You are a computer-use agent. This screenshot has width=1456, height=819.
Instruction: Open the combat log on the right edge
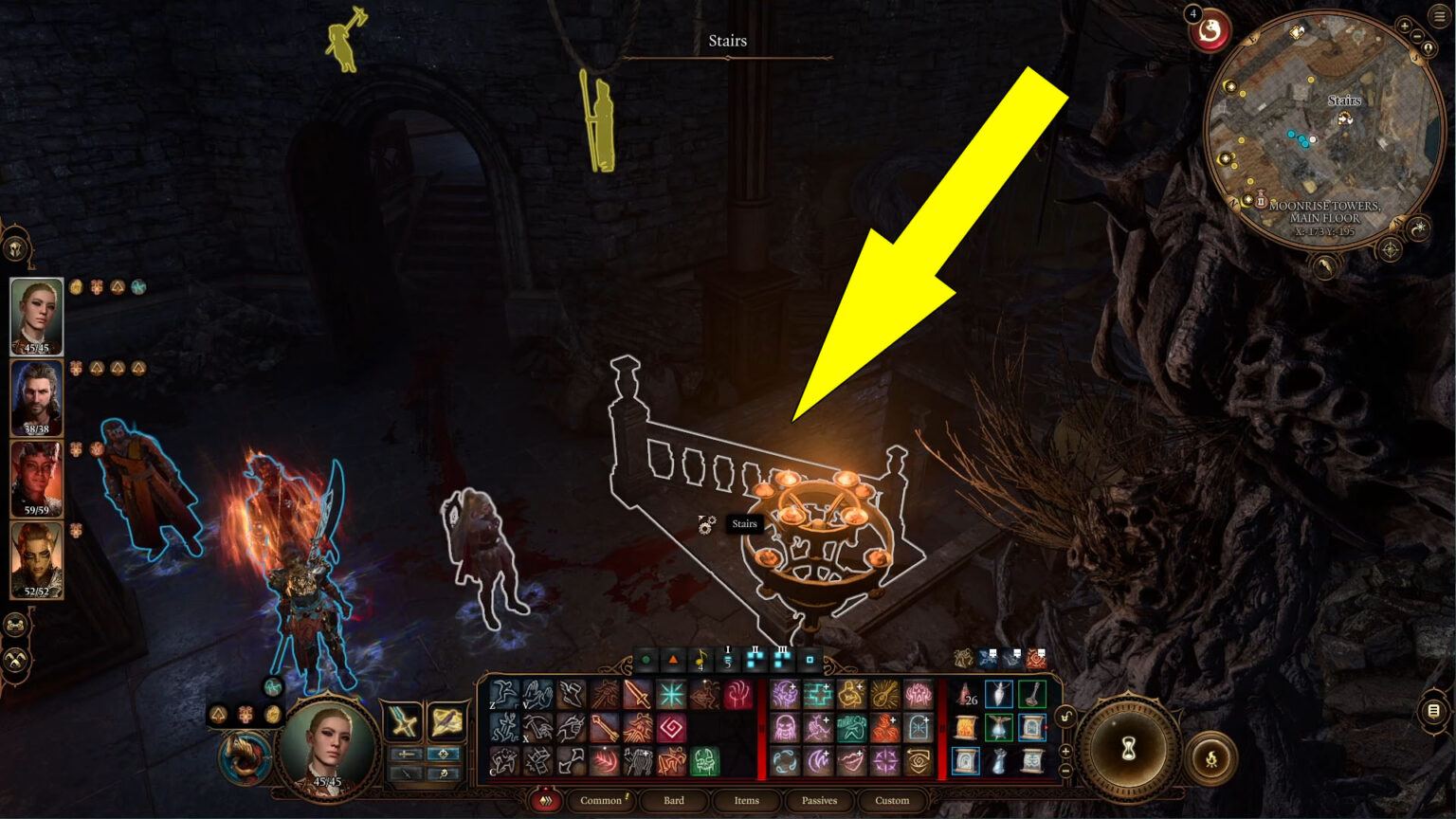click(1433, 713)
